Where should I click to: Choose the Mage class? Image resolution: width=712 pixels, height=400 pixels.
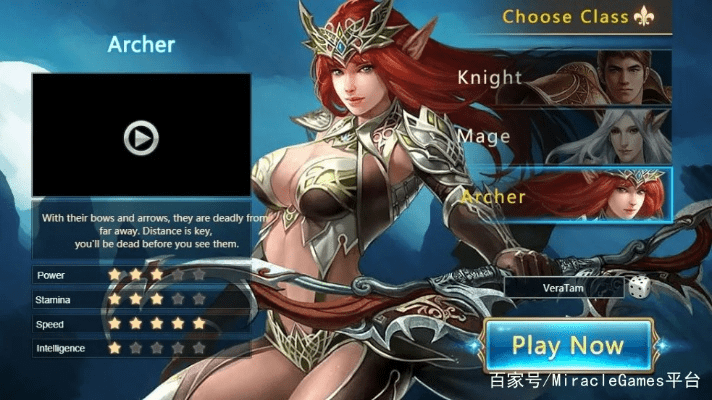(x=565, y=136)
